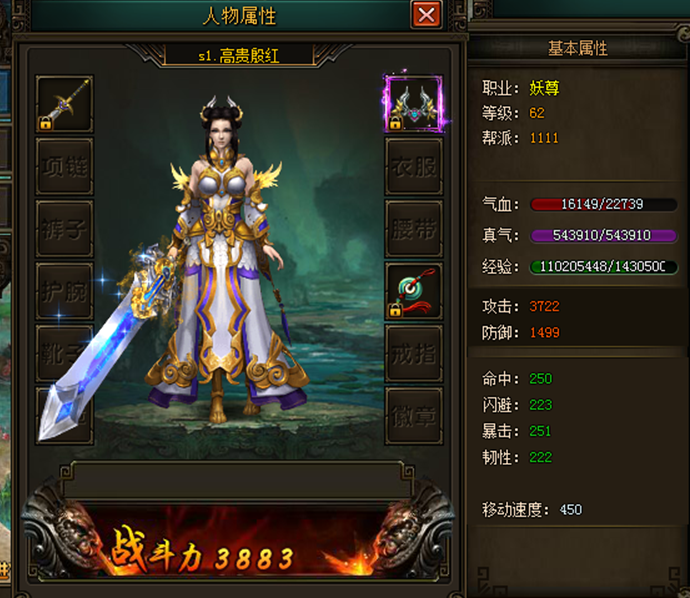
Task: Click the empty 戒指 ring slot
Action: (x=413, y=353)
